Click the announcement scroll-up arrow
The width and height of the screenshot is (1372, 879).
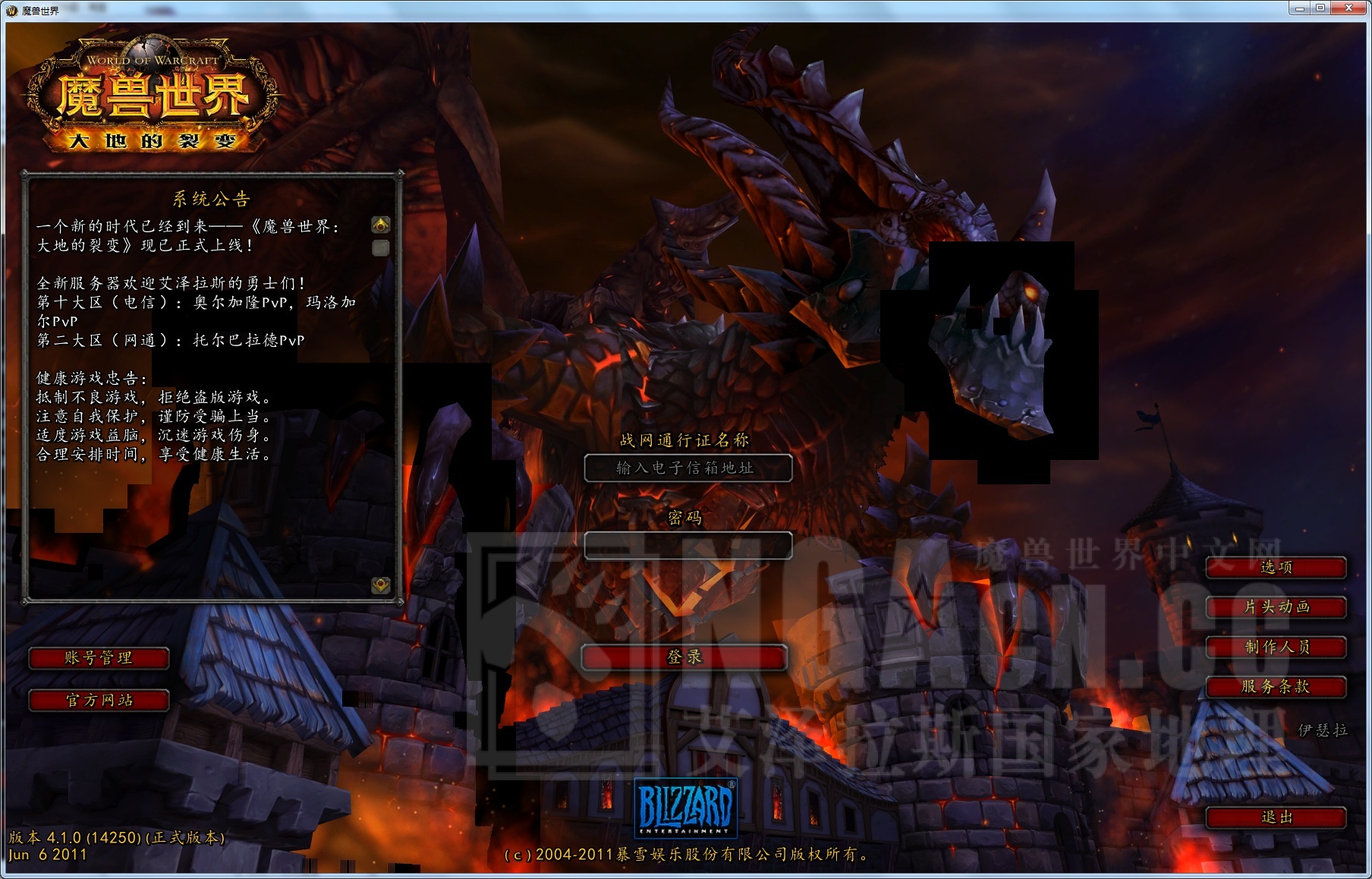(381, 225)
